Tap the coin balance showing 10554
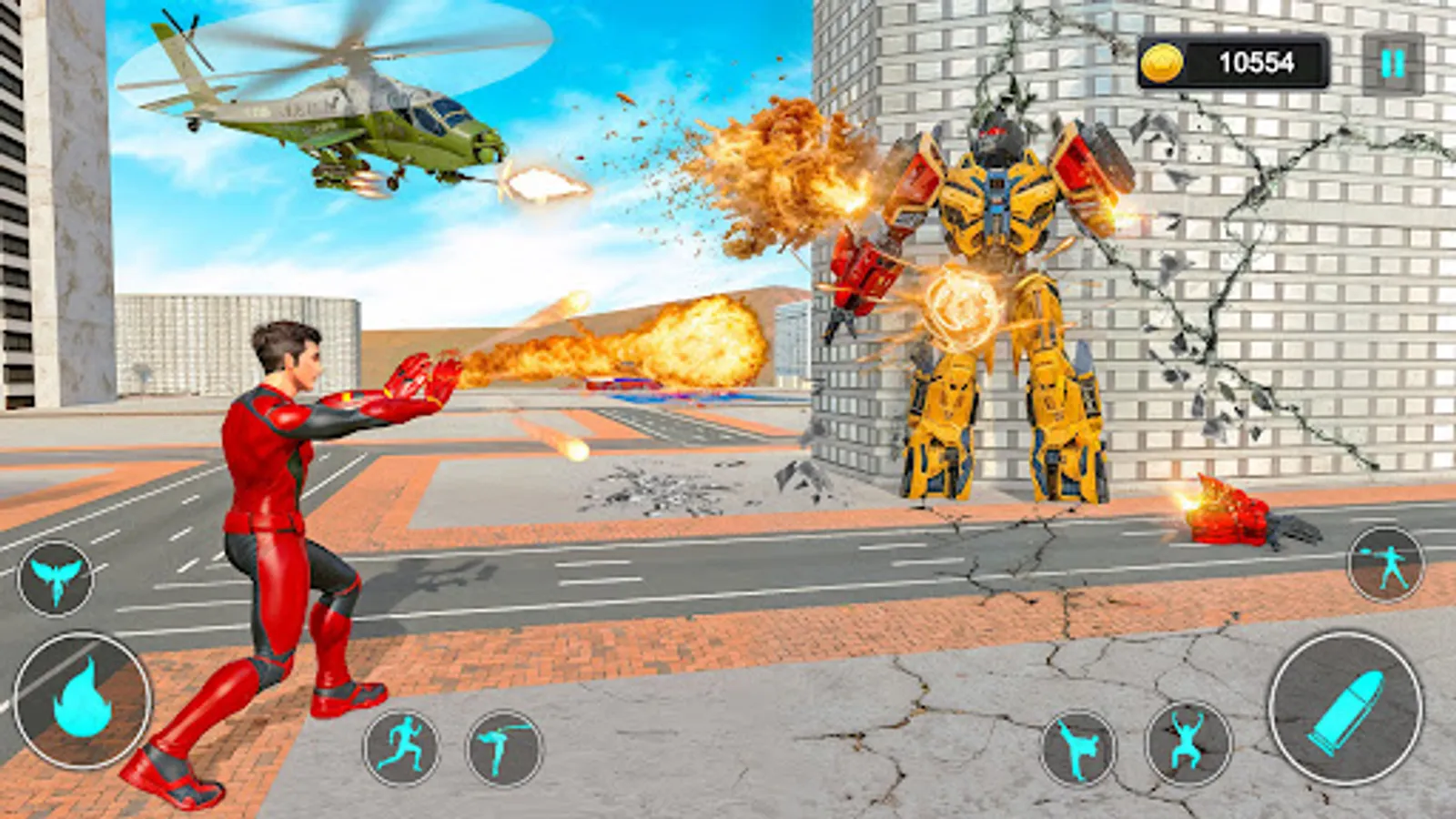1456x819 pixels. [x=1259, y=60]
